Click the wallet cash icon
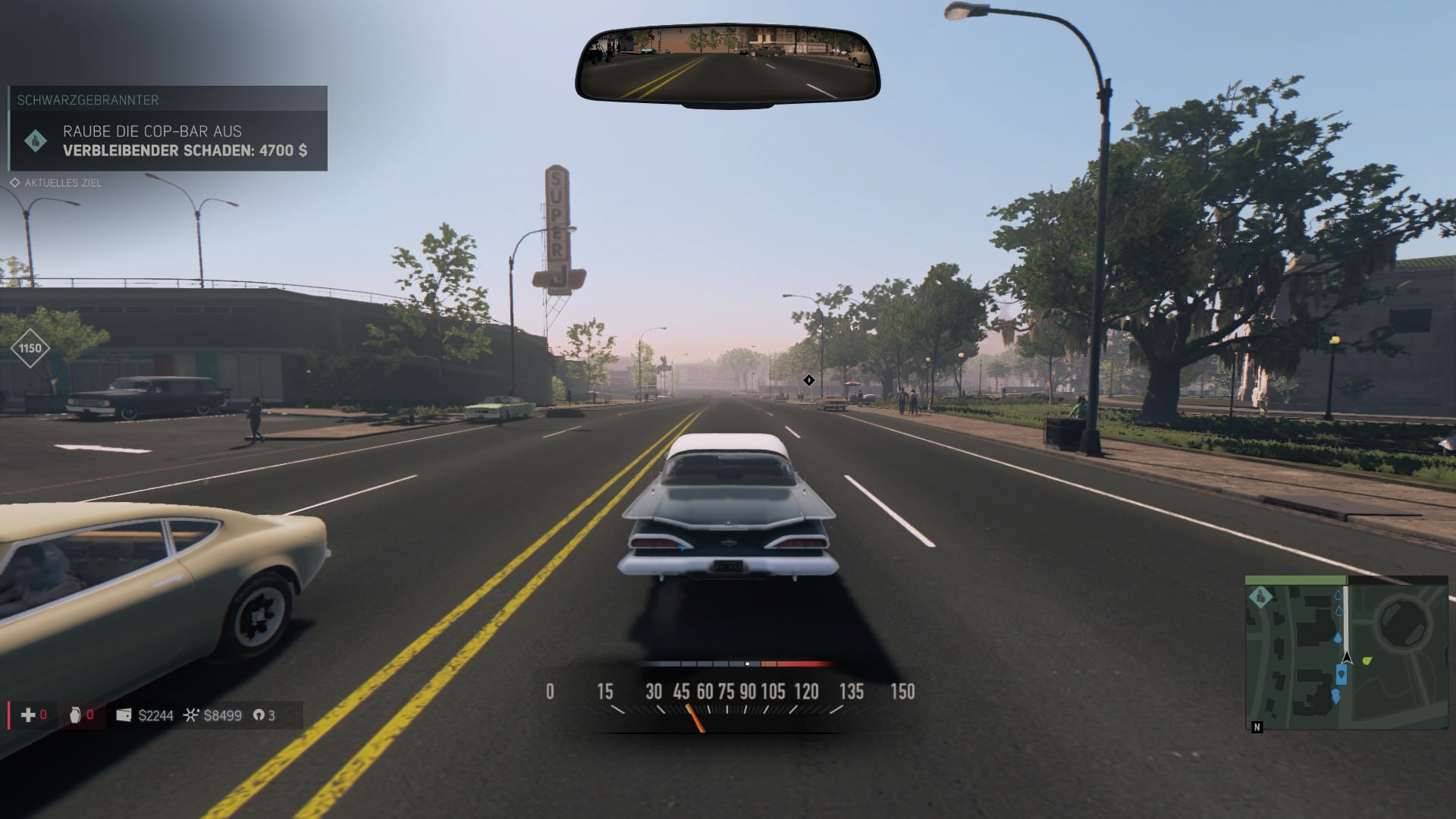 tap(124, 715)
